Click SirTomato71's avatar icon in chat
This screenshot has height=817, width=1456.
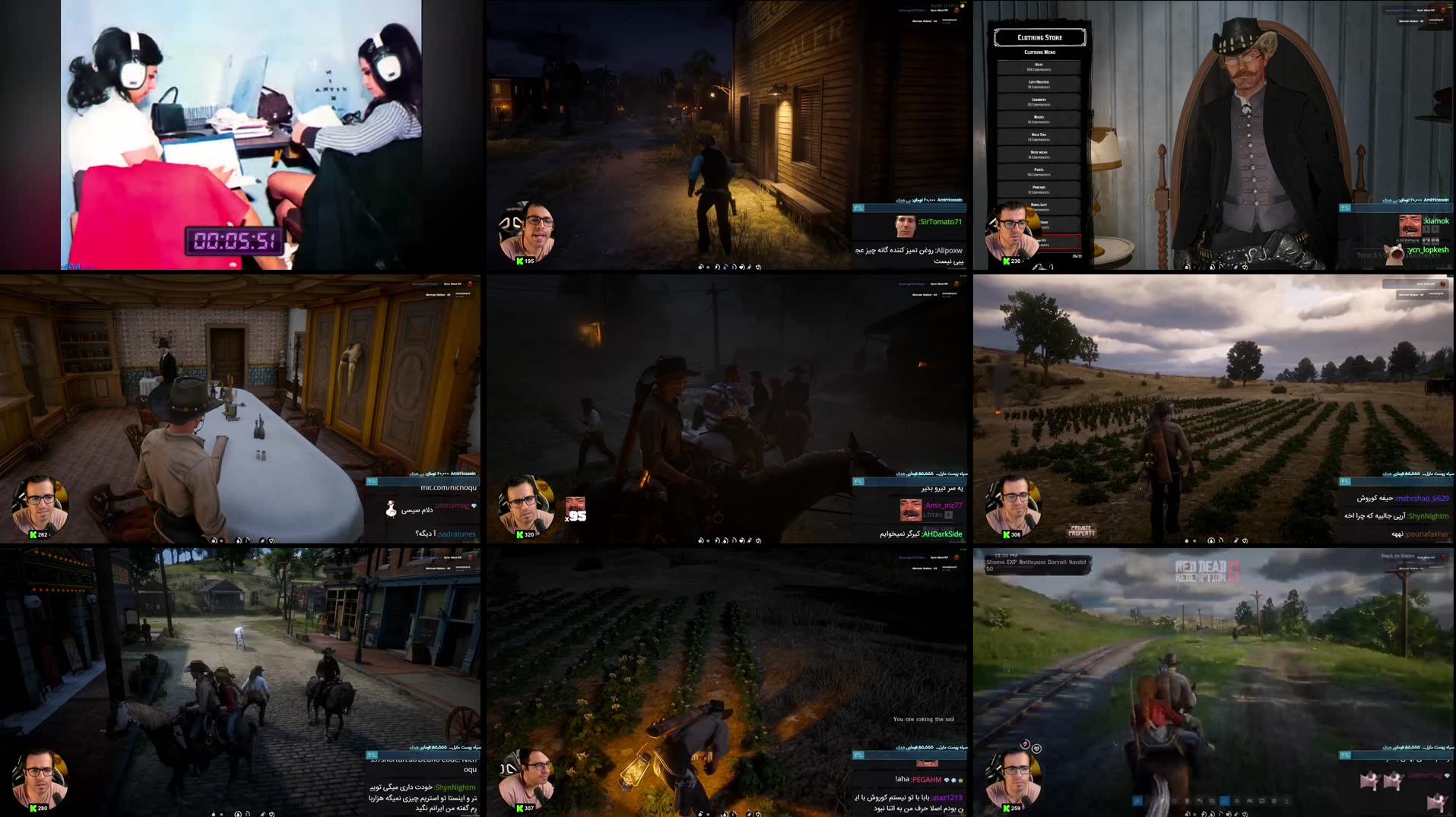coord(906,226)
